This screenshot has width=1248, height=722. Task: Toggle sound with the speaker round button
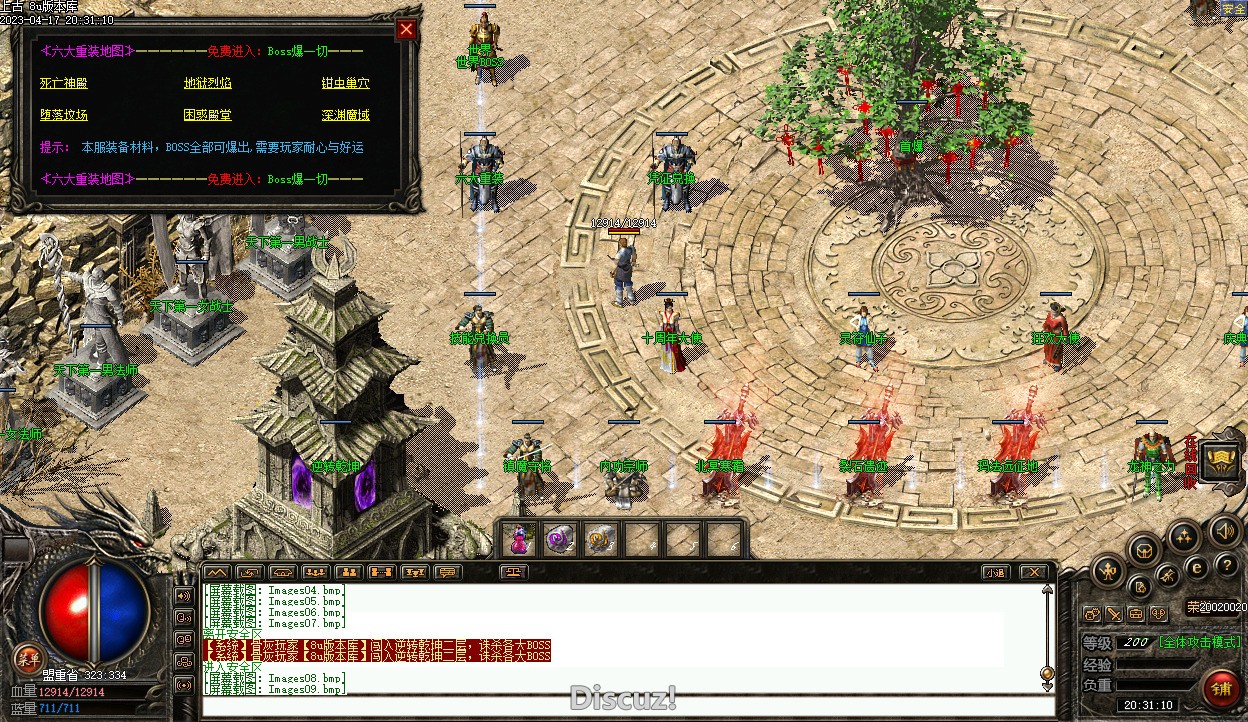point(1224,530)
